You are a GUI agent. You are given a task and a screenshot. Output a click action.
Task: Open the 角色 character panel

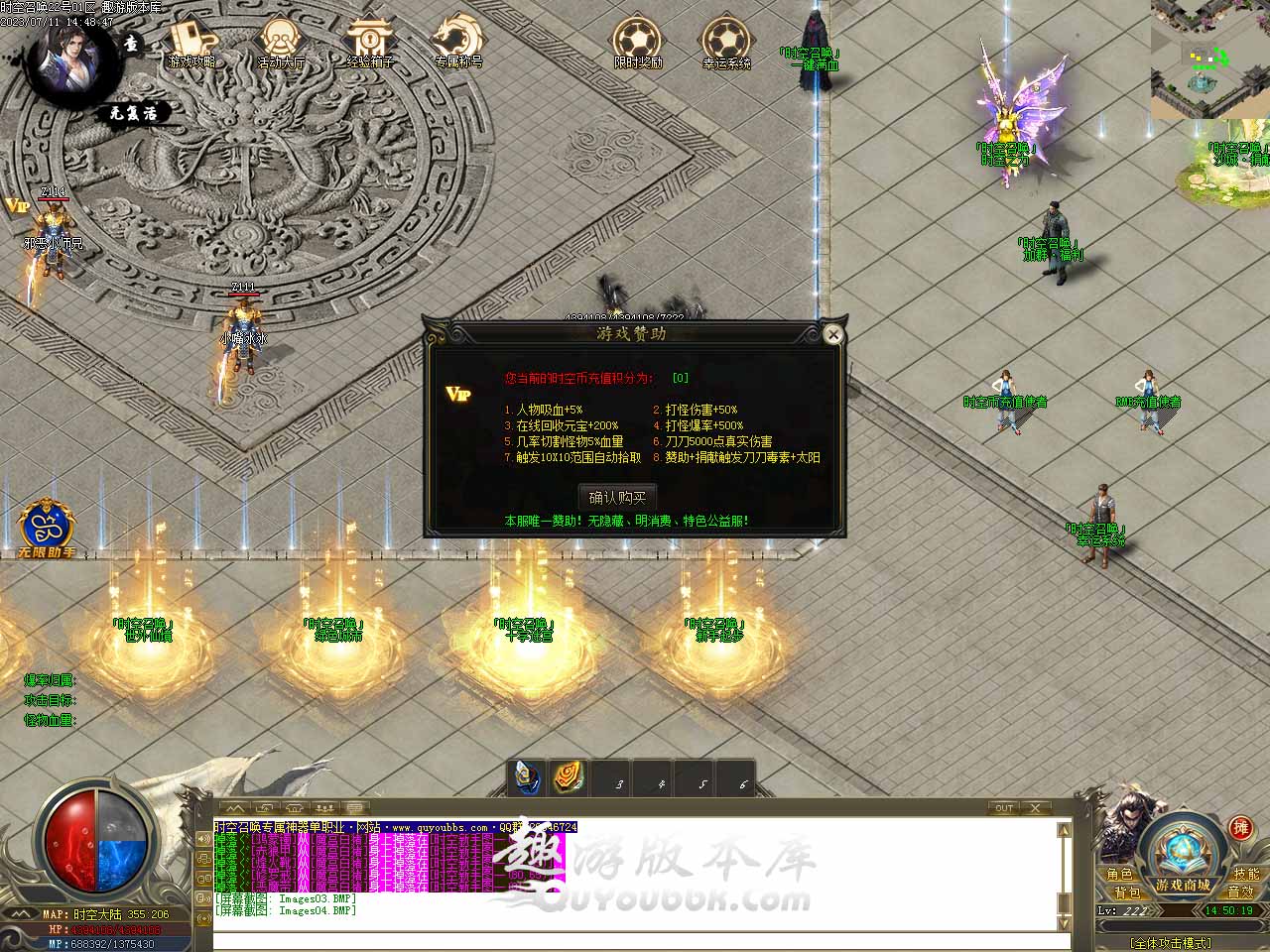(x=1120, y=875)
